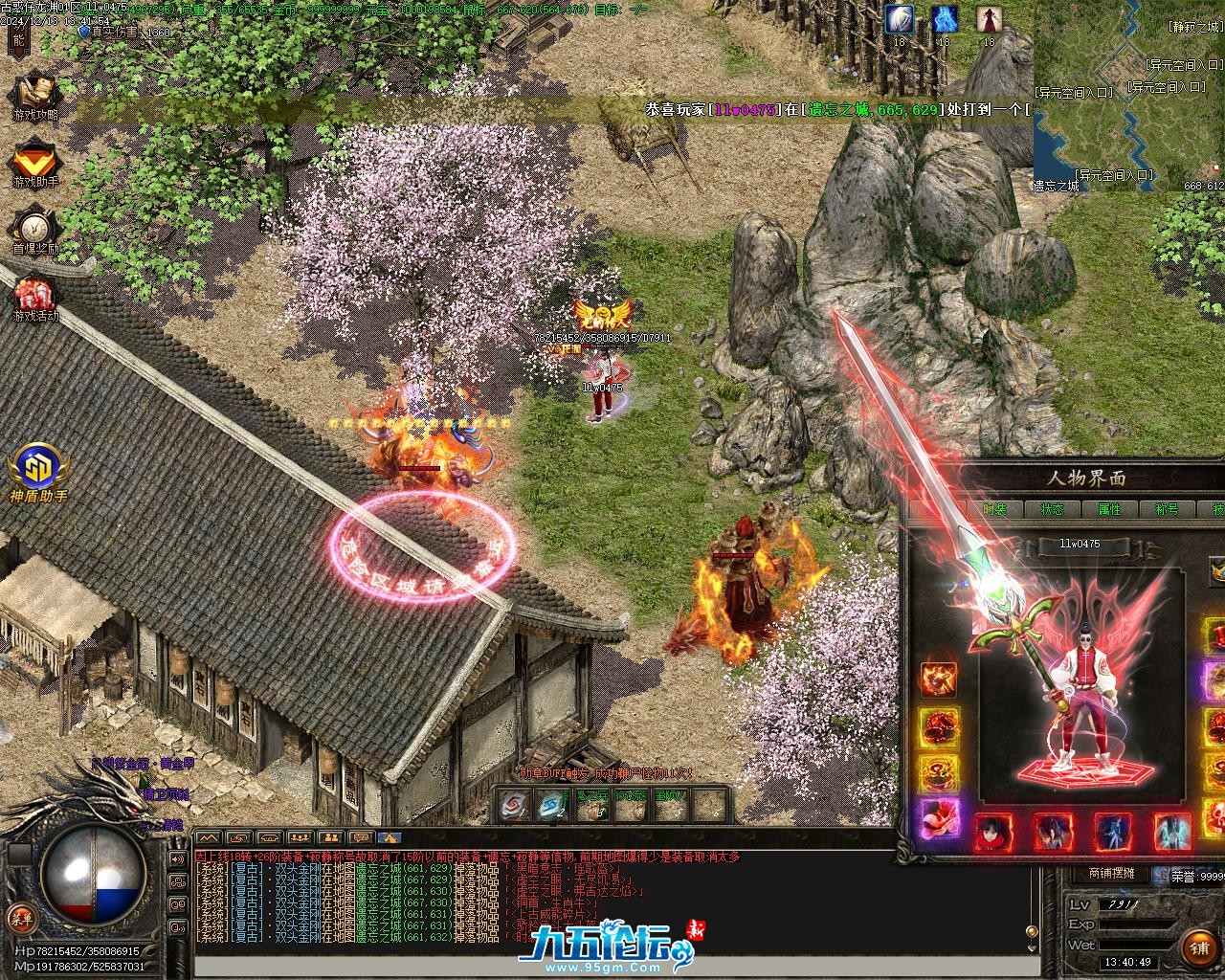Click the 商铺摆摊 stall button
Image resolution: width=1225 pixels, height=980 pixels.
1111,873
